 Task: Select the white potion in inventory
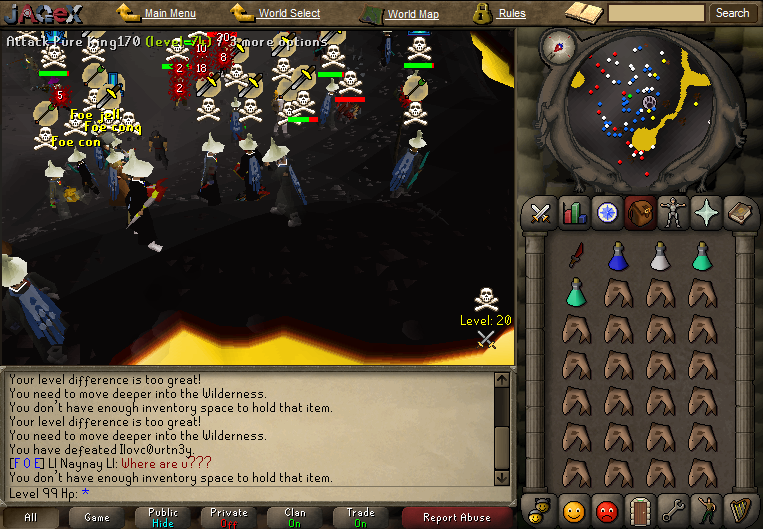[659, 257]
